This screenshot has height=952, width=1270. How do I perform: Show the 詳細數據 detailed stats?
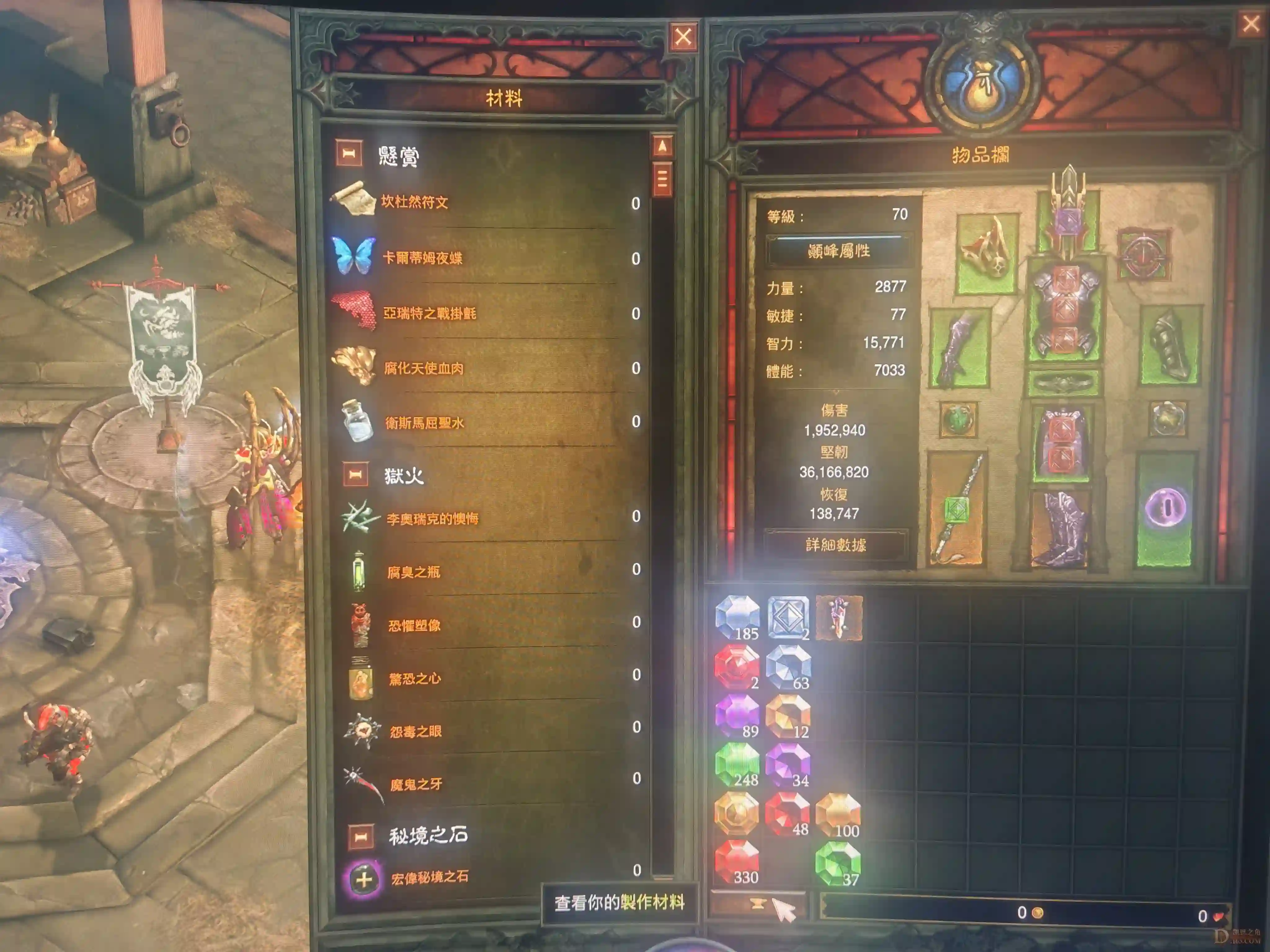[835, 544]
